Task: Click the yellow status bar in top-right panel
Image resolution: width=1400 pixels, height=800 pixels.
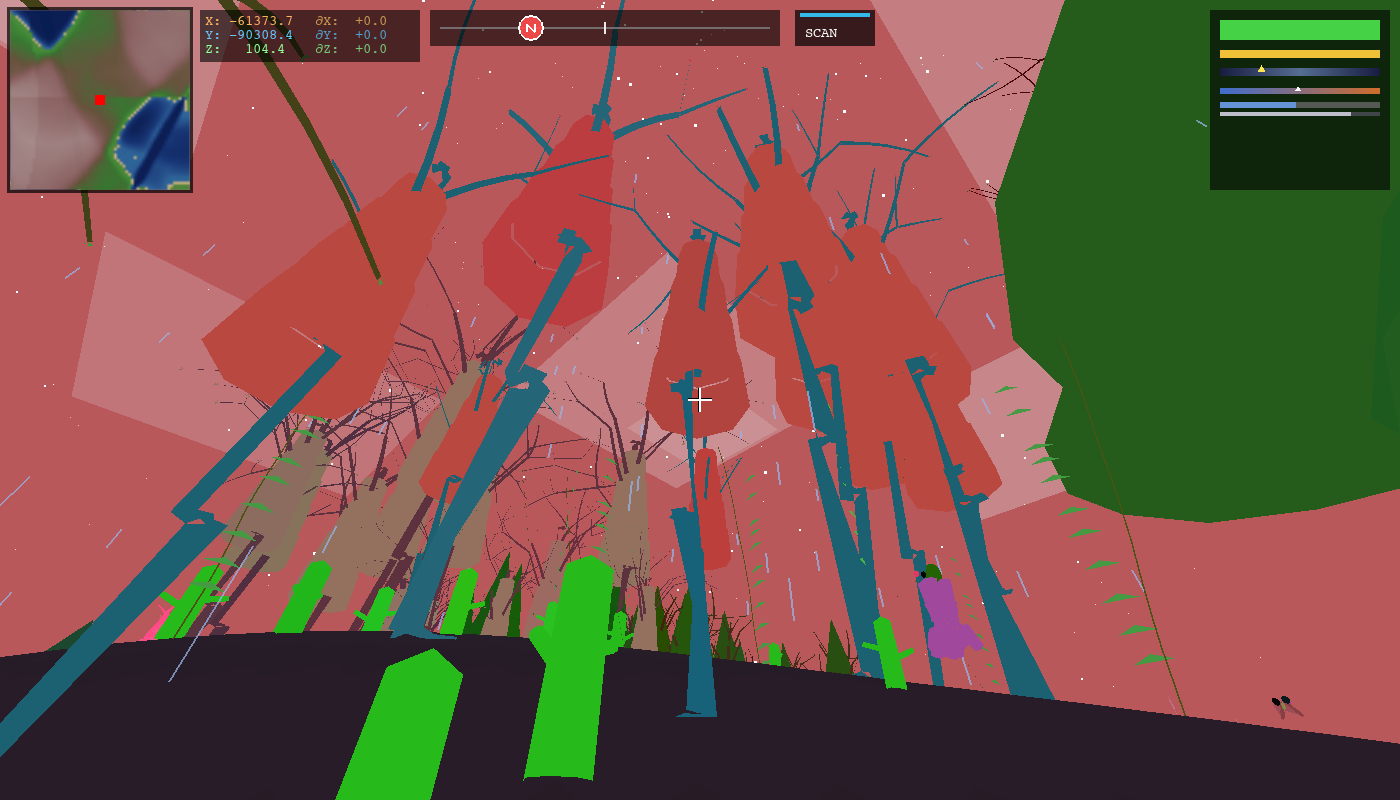Action: click(1300, 54)
